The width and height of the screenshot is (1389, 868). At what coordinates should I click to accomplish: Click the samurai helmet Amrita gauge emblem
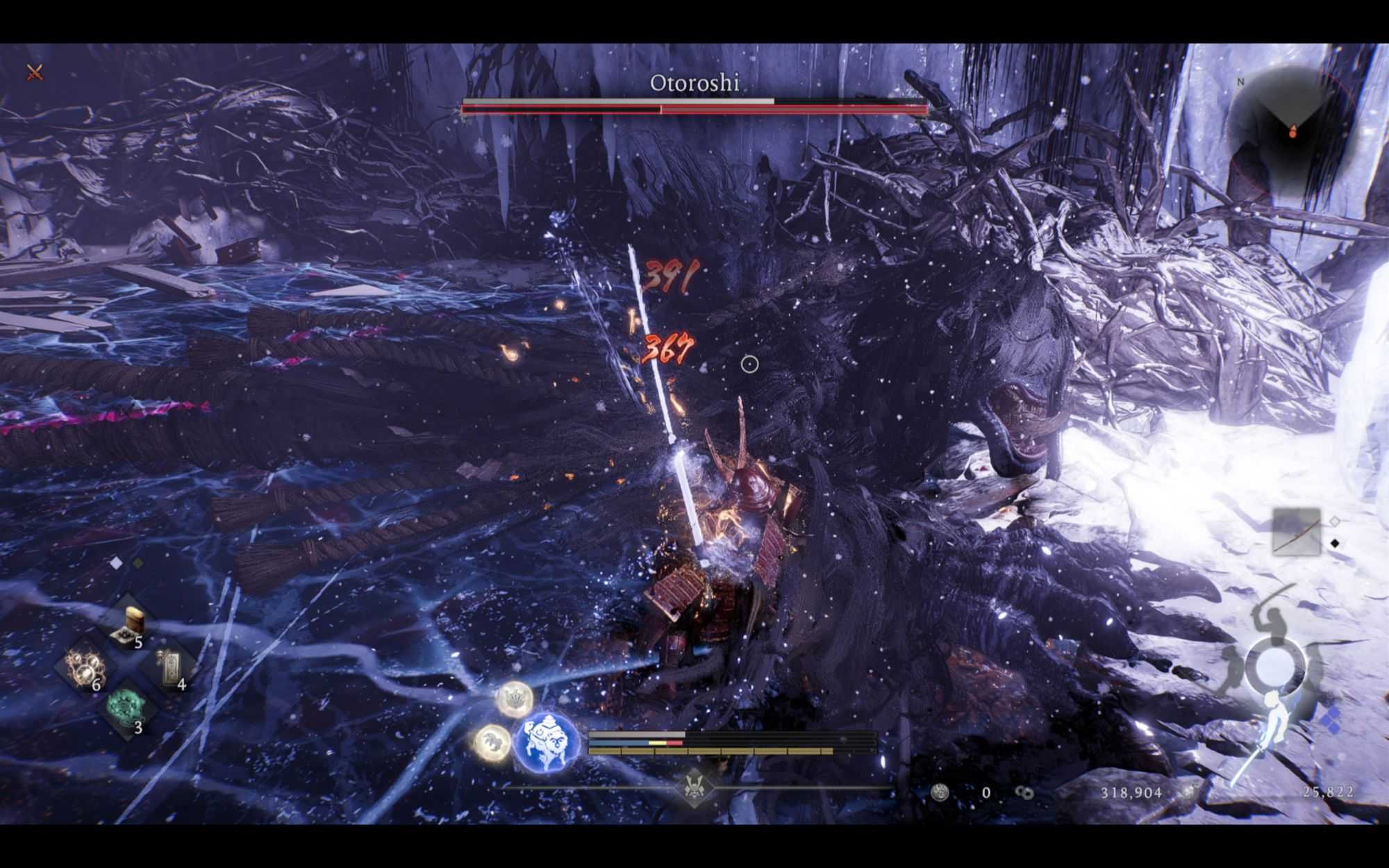tap(692, 787)
